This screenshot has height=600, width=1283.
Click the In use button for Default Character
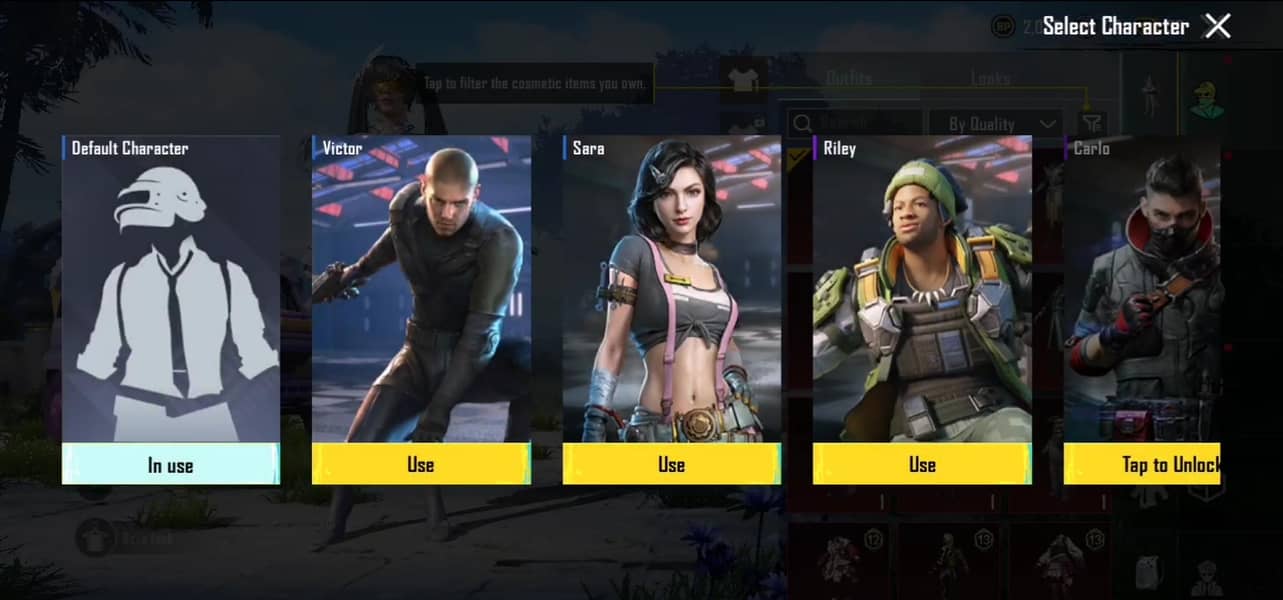pyautogui.click(x=171, y=464)
